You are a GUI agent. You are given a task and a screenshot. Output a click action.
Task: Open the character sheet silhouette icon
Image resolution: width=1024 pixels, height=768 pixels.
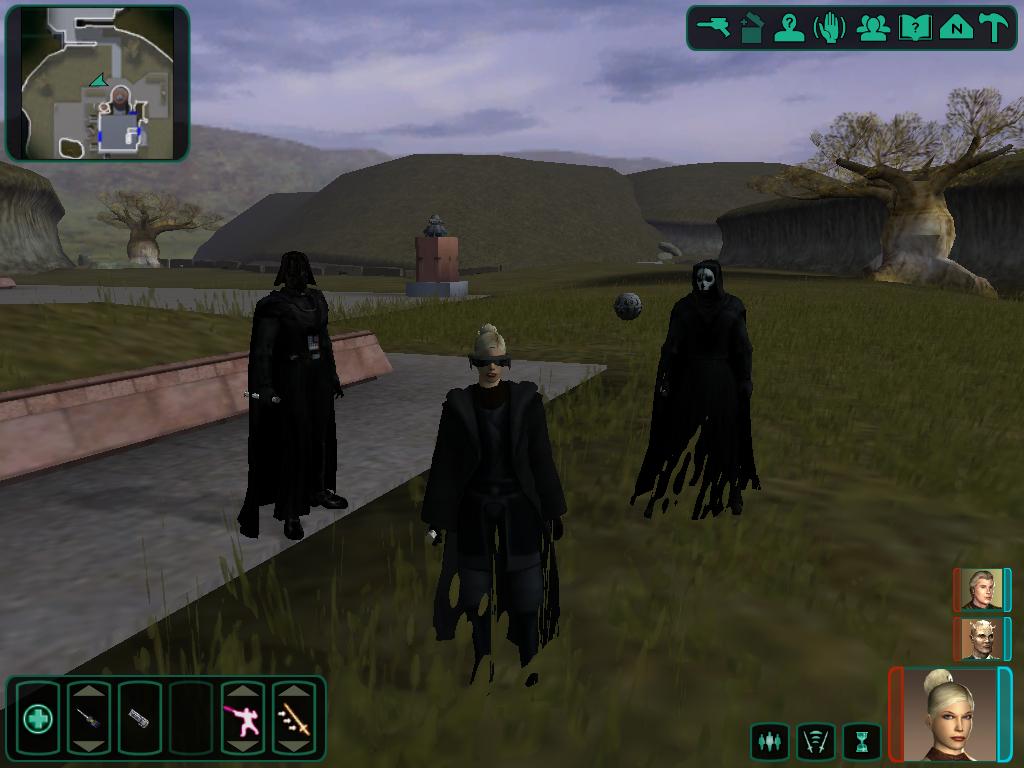tap(791, 27)
